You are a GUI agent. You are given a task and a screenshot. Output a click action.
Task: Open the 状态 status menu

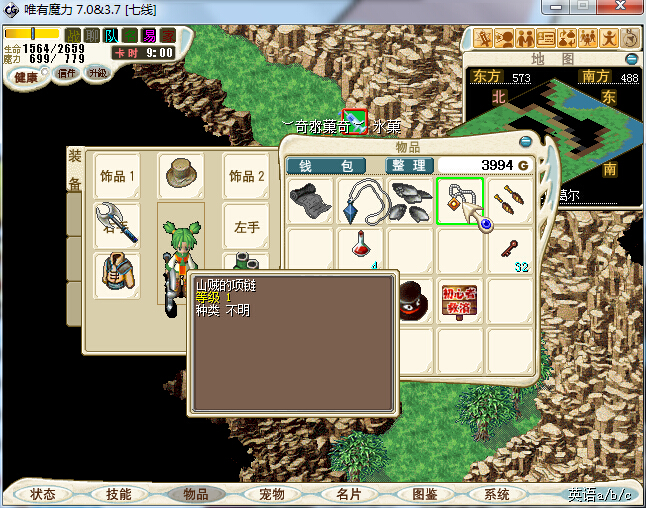pyautogui.click(x=43, y=494)
